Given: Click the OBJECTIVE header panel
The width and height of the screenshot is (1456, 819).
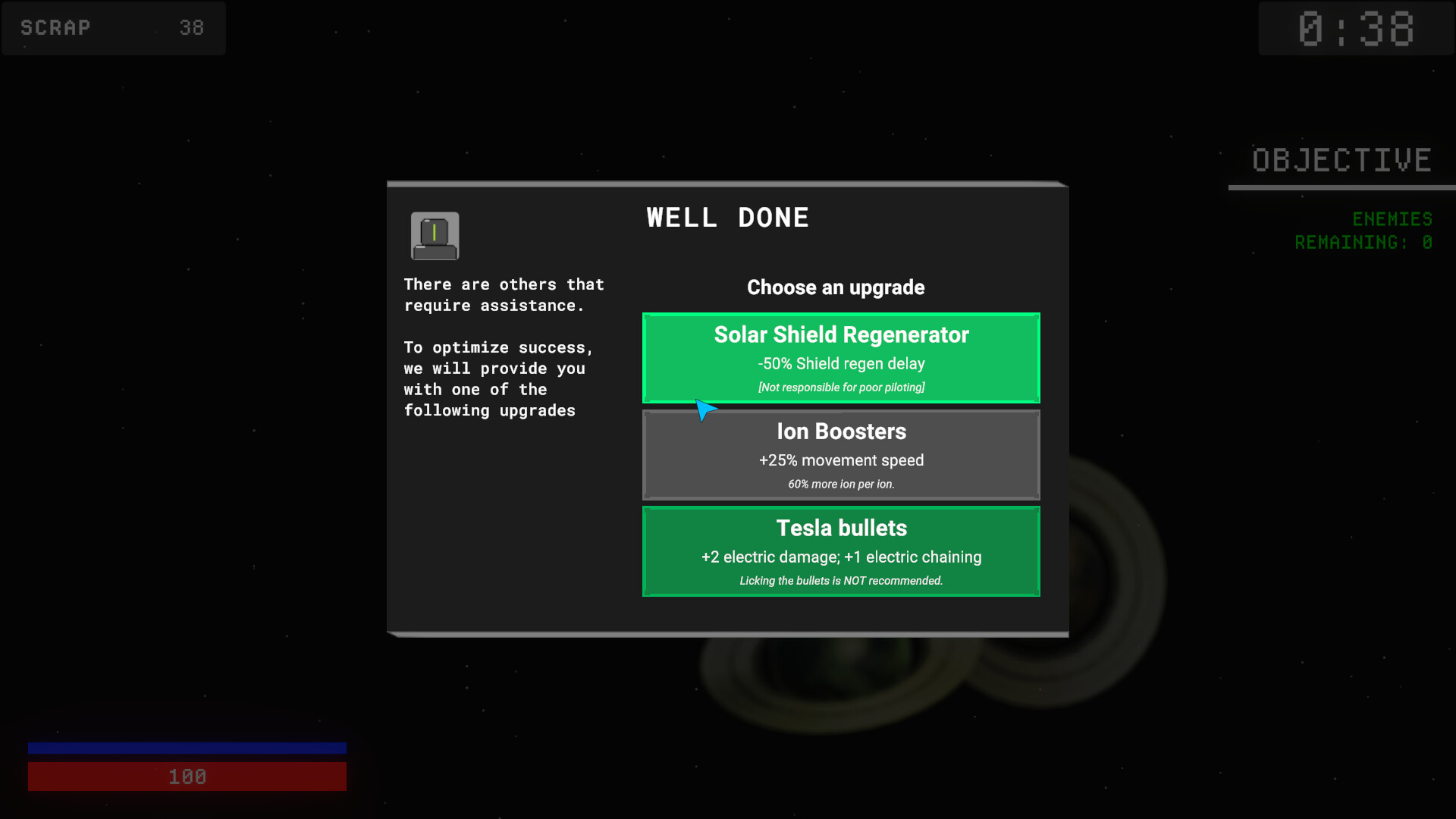Looking at the screenshot, I should click(x=1341, y=159).
